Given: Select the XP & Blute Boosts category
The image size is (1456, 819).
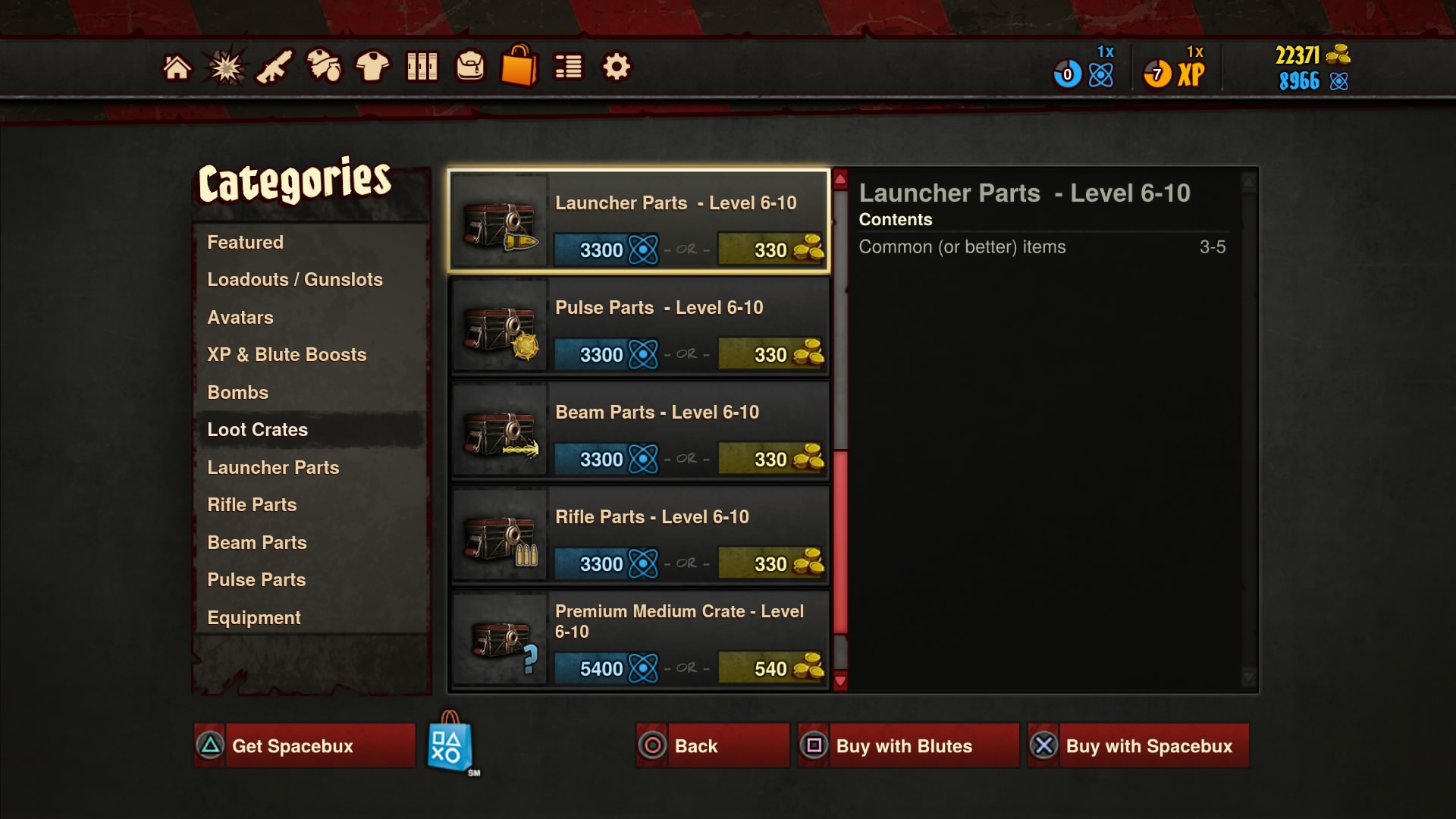Looking at the screenshot, I should [287, 354].
